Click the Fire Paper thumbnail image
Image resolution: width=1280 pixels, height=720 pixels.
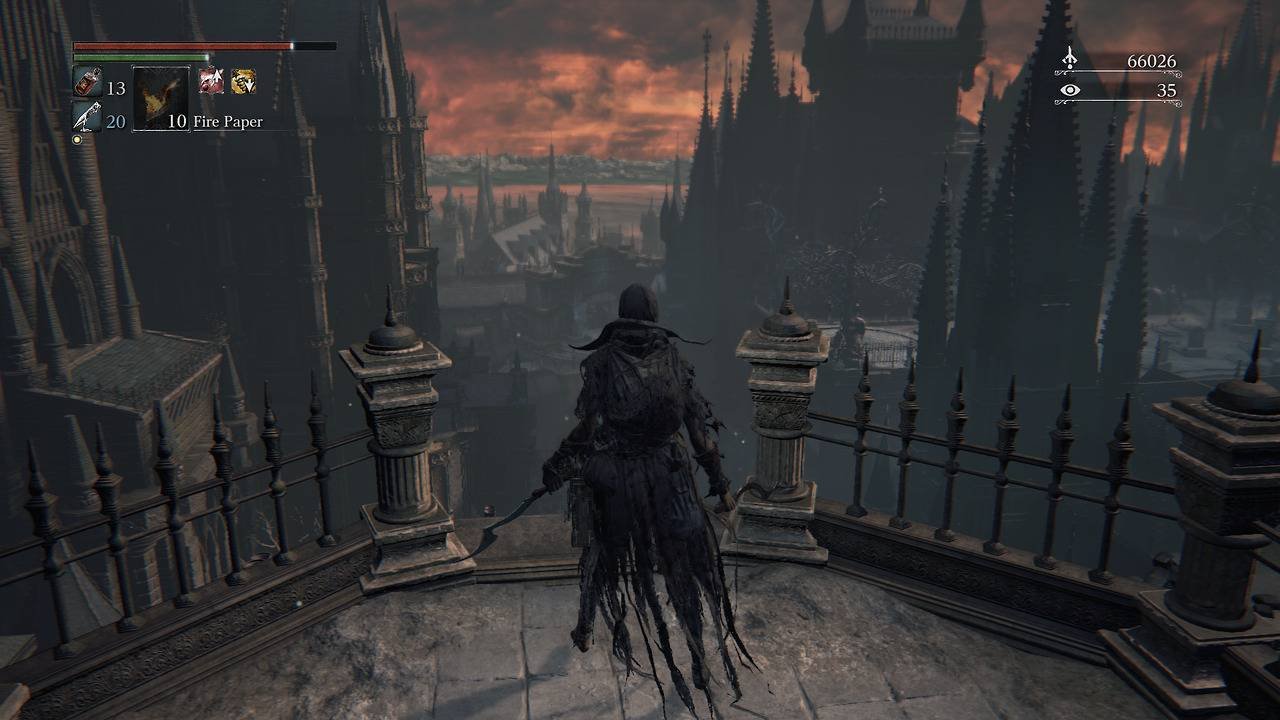155,96
